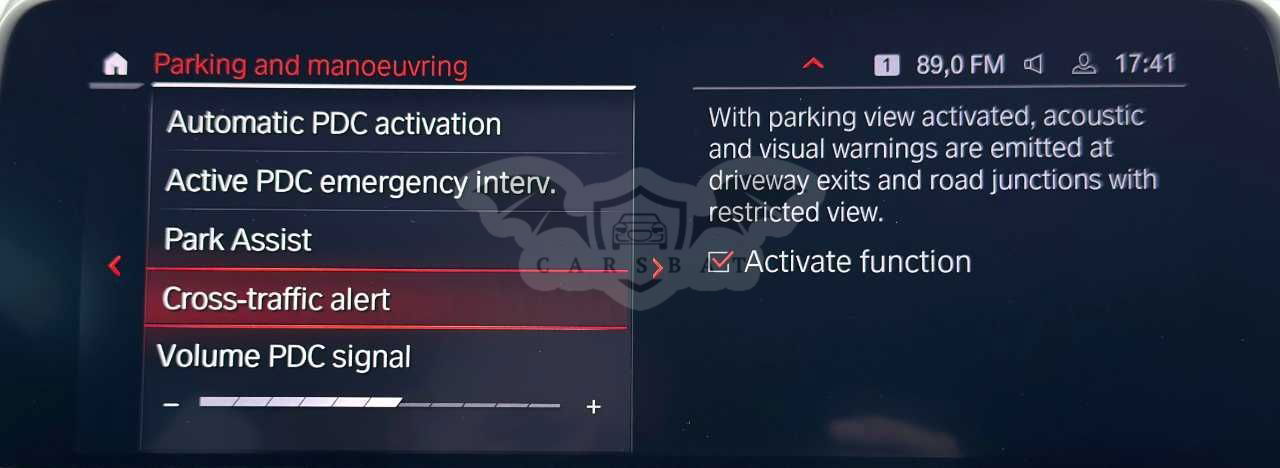The height and width of the screenshot is (468, 1280).
Task: Select the Cross-traffic alert entry
Action: [x=277, y=299]
